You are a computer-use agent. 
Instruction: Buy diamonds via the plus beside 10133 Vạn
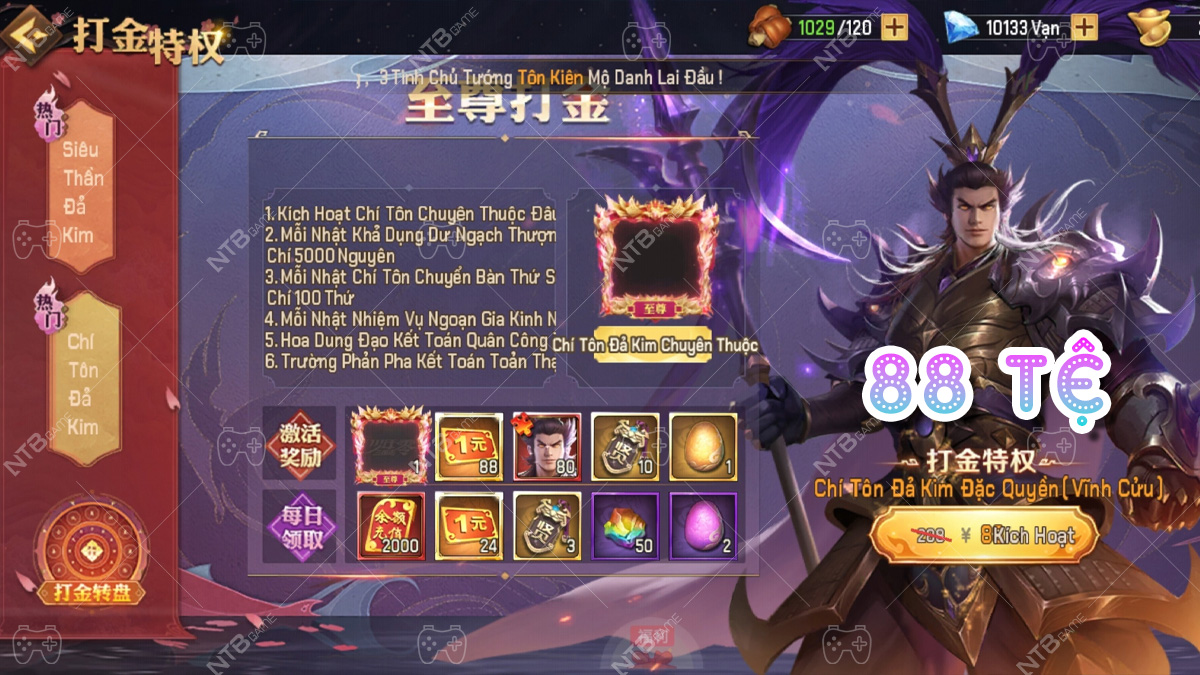tap(1084, 27)
